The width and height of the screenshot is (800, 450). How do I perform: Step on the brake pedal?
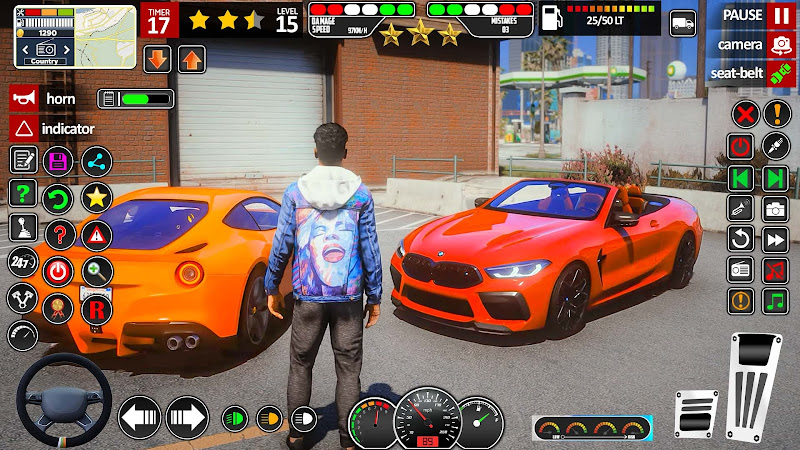[695, 412]
